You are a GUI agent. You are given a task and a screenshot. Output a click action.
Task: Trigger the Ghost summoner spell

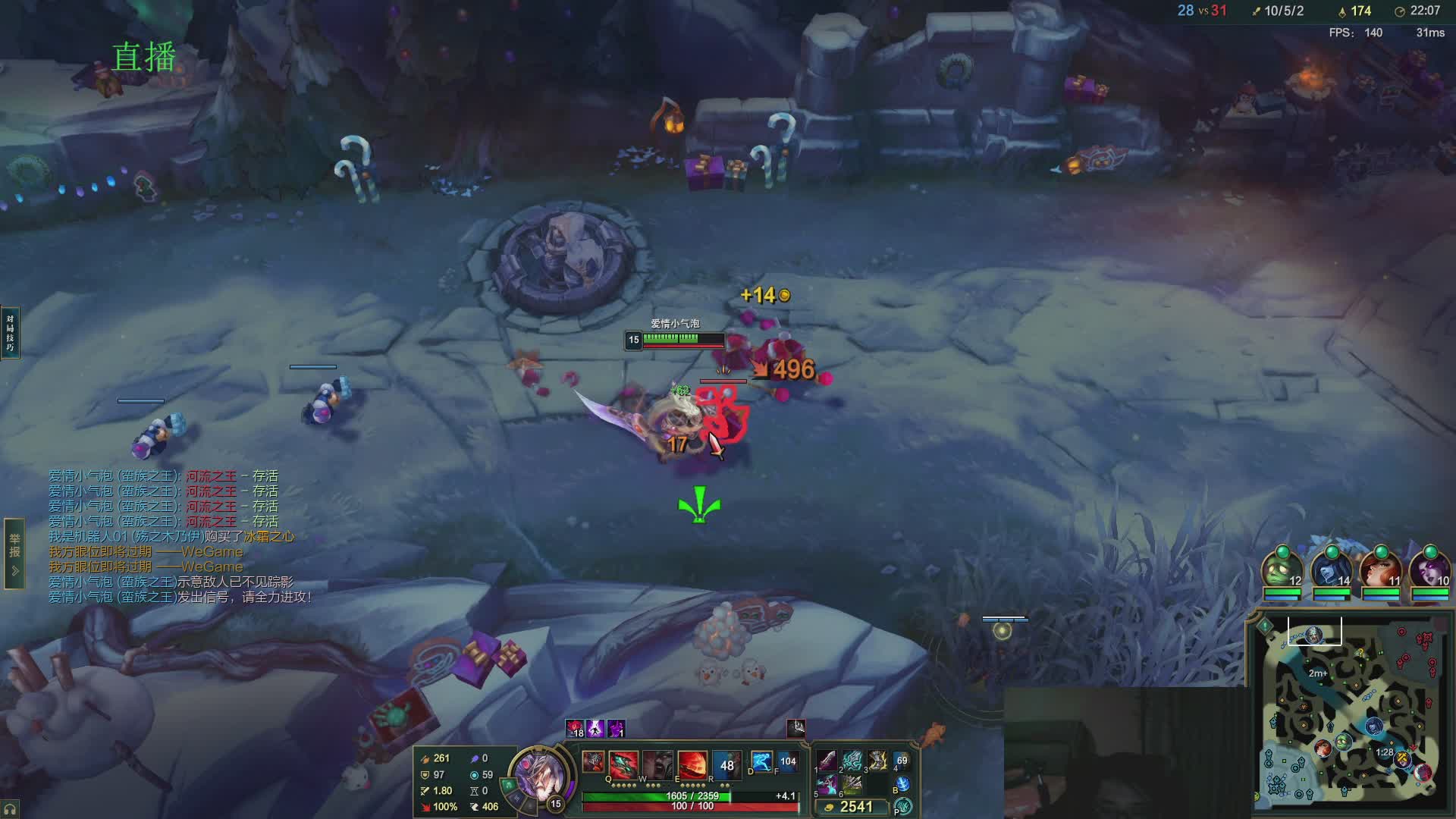[761, 761]
